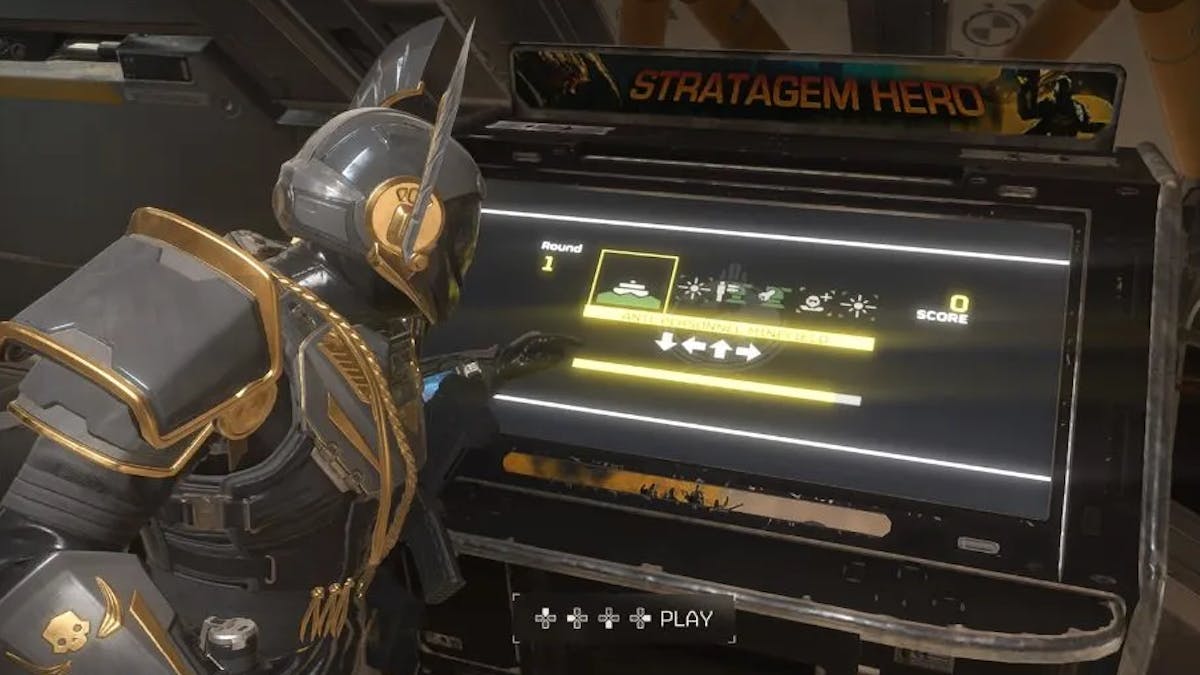Hit the up arrow in the stratagem sequence

click(720, 349)
